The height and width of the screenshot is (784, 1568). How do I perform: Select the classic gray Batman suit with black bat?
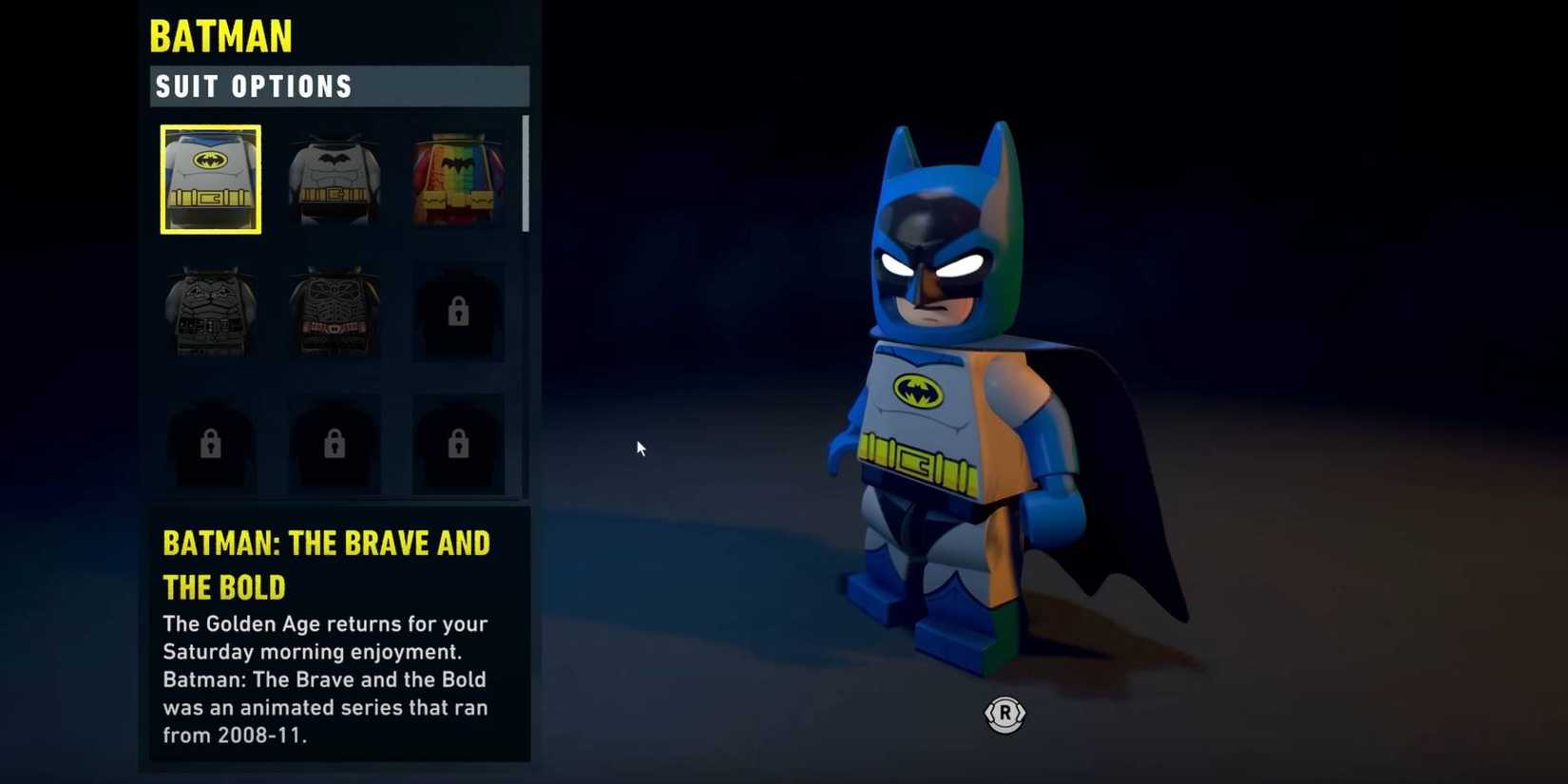point(334,179)
